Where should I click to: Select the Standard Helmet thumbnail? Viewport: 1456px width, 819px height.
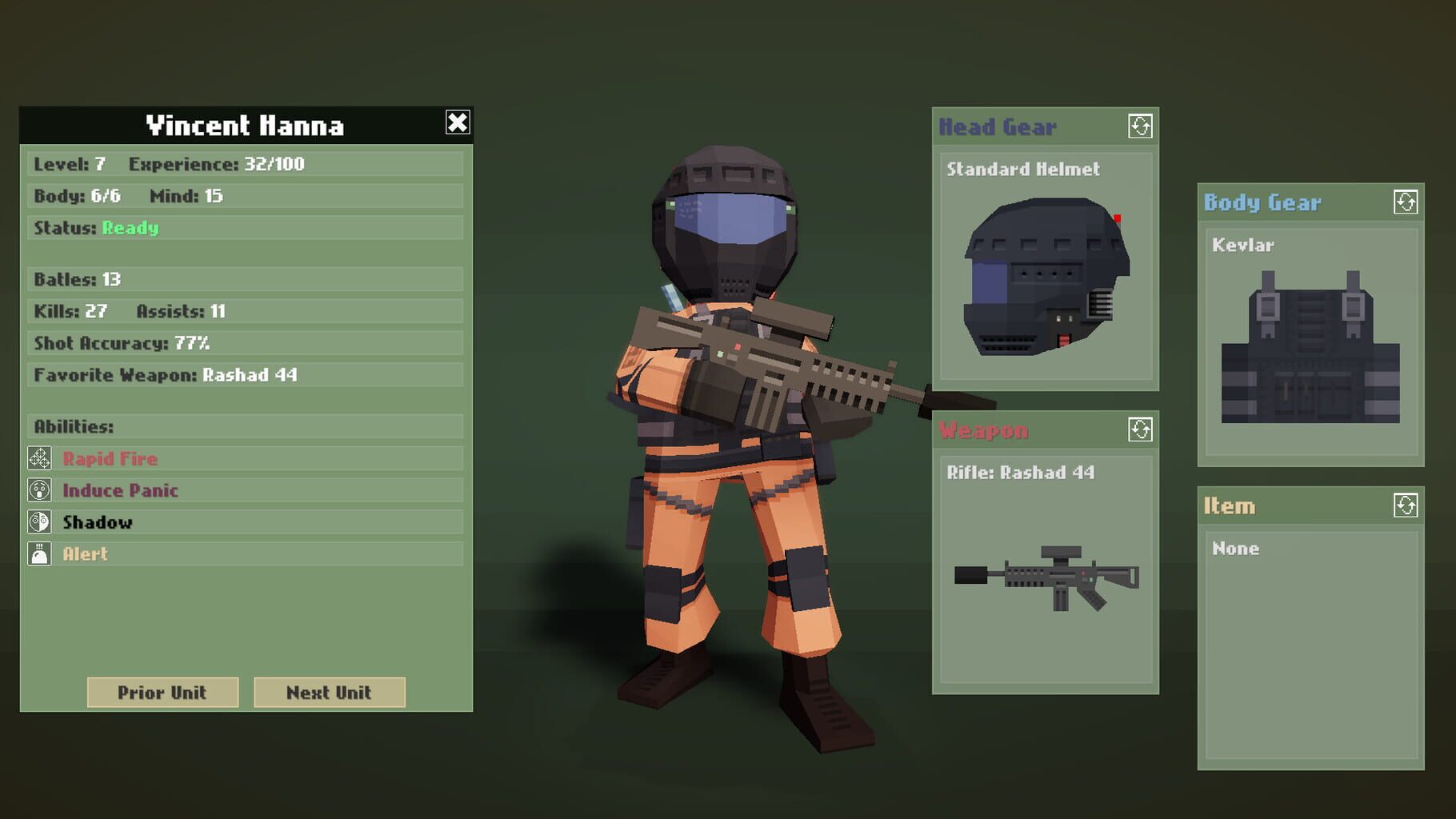1044,272
